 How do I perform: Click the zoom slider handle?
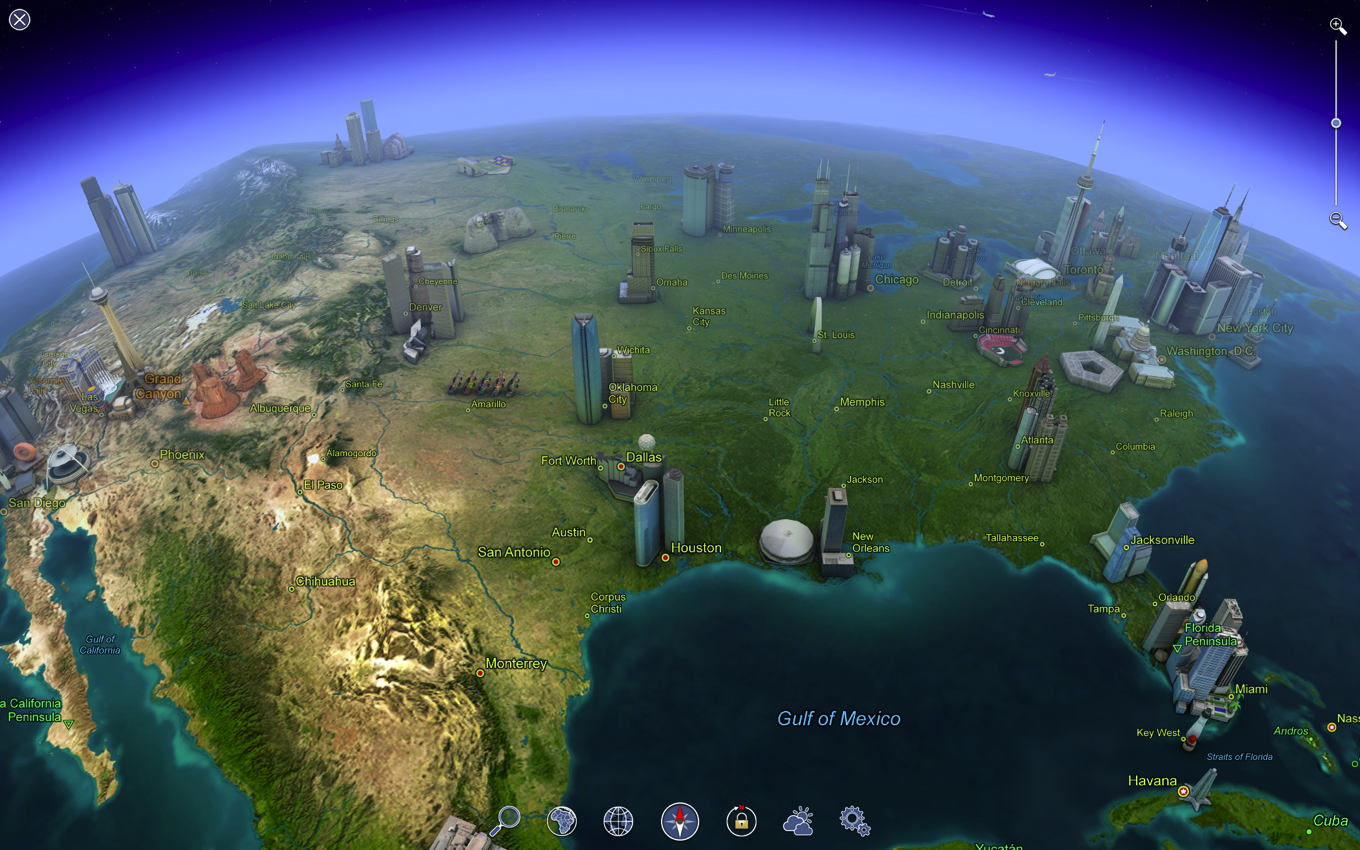coord(1336,123)
